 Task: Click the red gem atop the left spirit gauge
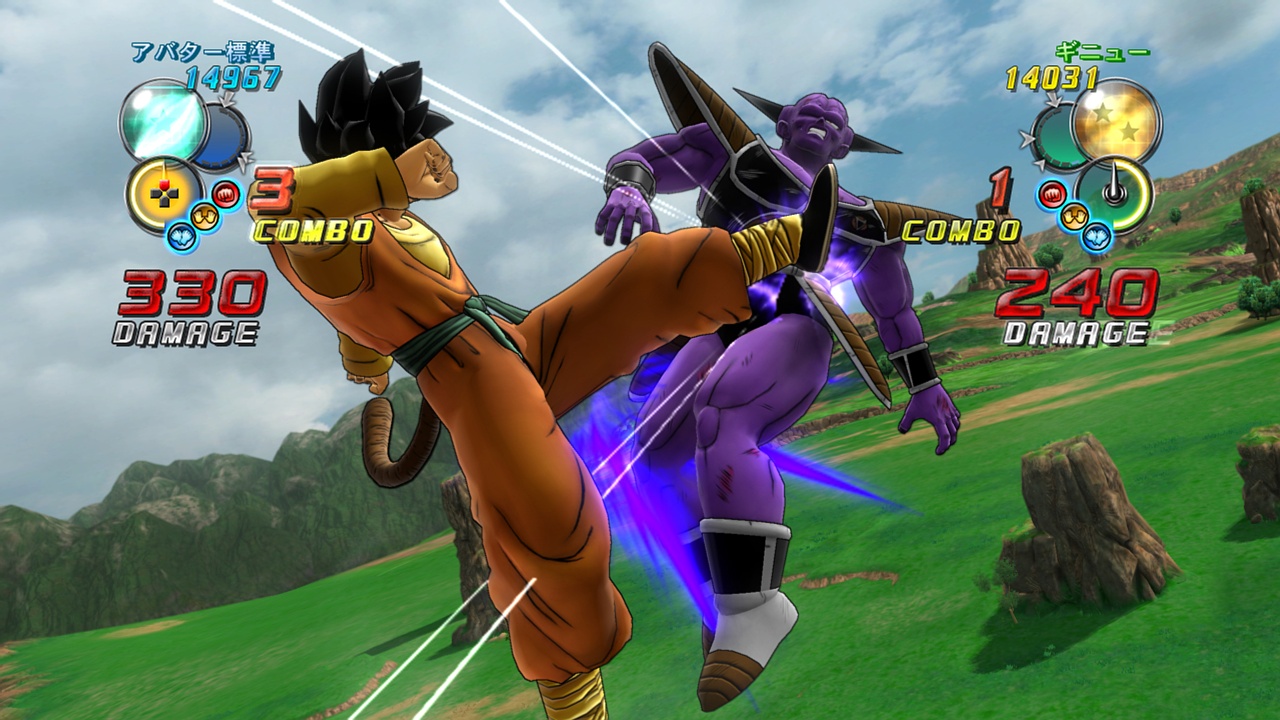pos(164,182)
